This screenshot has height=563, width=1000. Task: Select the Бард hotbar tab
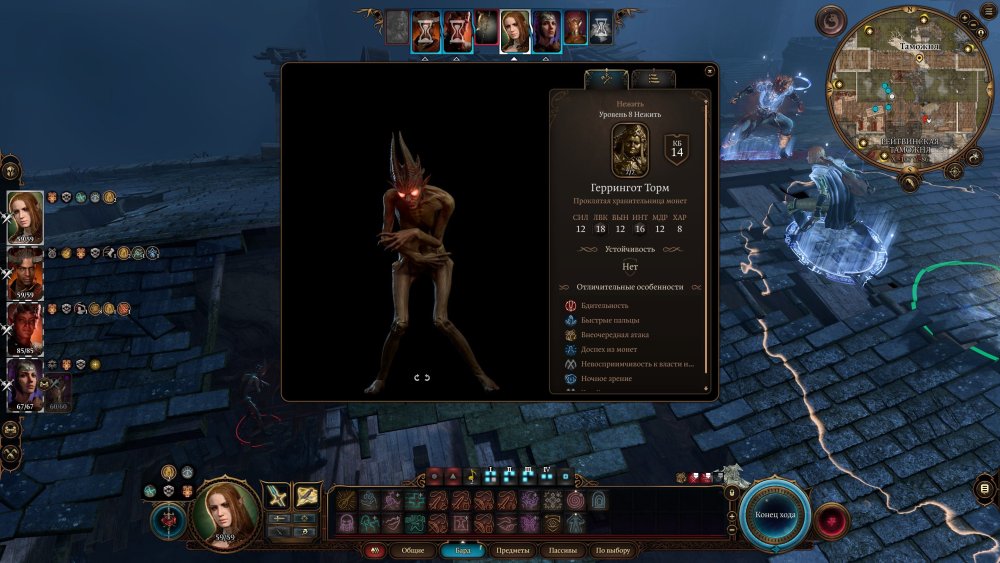tap(462, 551)
